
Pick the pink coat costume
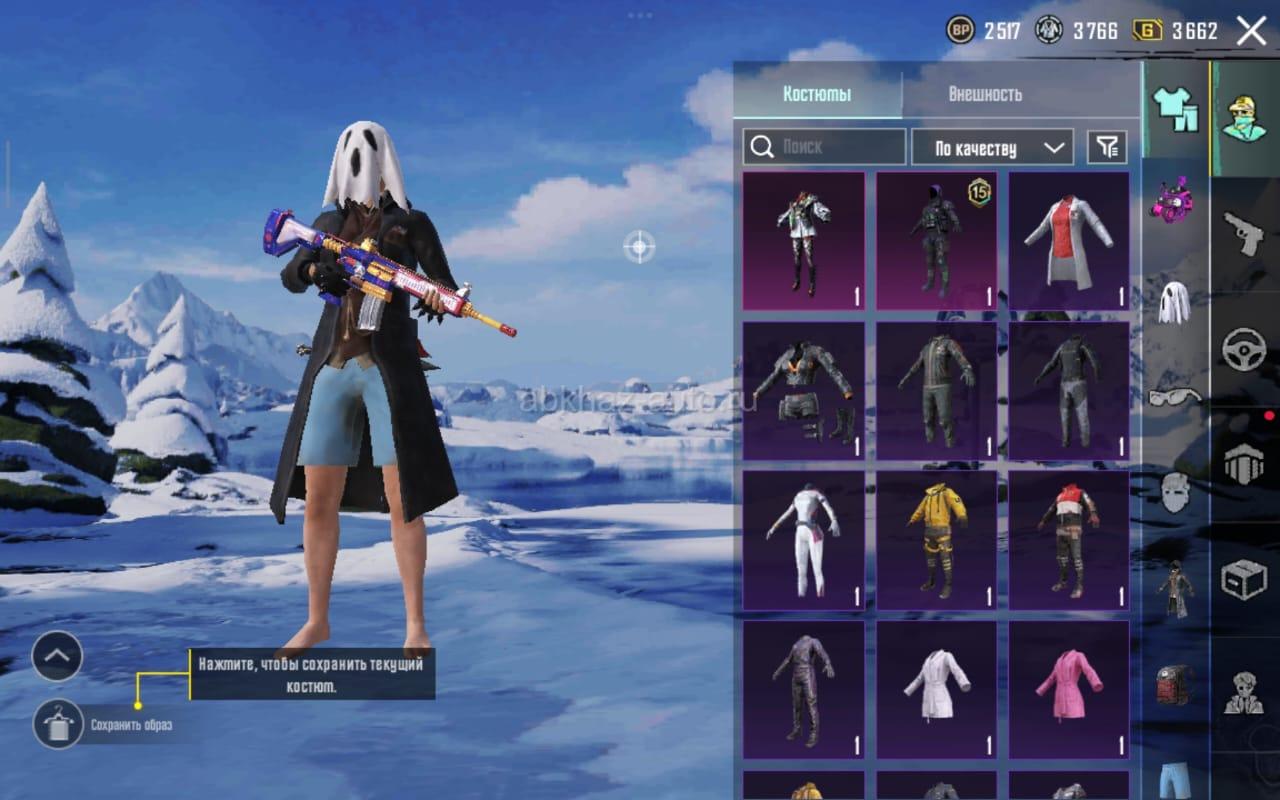(1069, 690)
